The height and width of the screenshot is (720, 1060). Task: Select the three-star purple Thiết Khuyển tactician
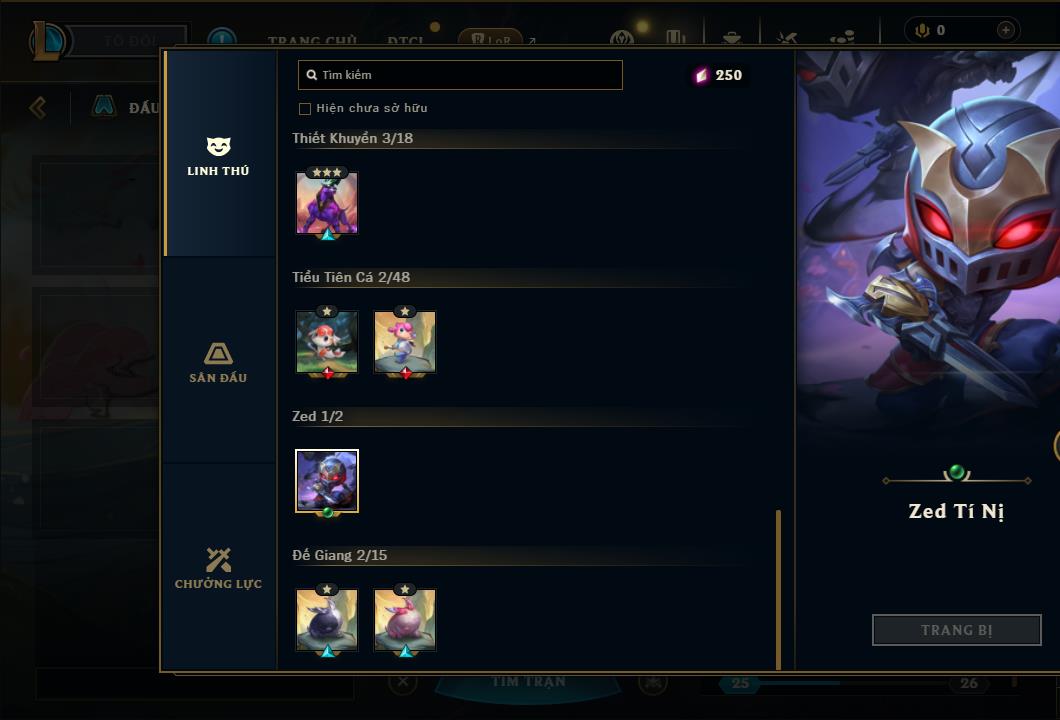tap(327, 203)
